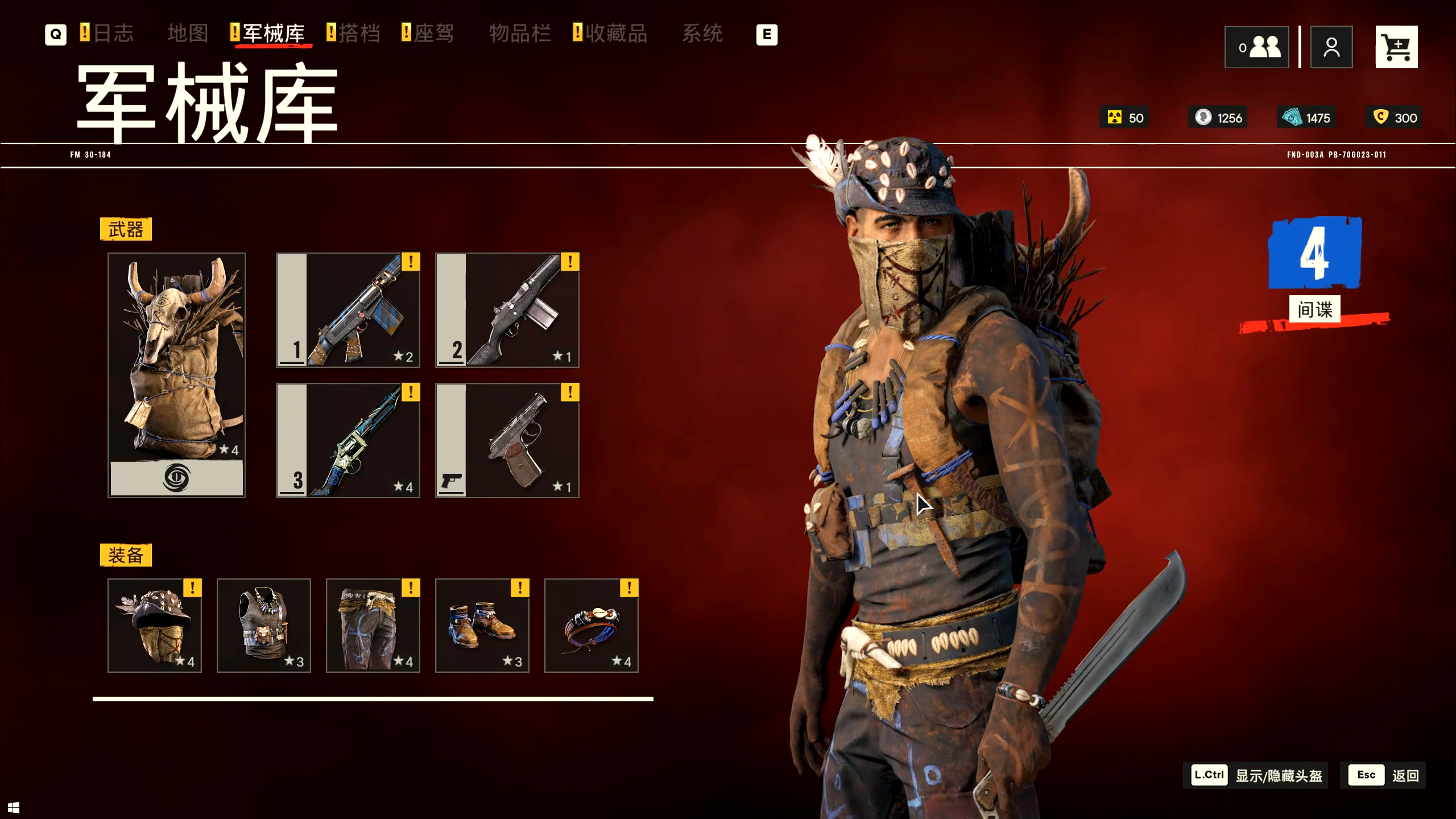
Task: Open the player profile icon
Action: tap(1331, 47)
